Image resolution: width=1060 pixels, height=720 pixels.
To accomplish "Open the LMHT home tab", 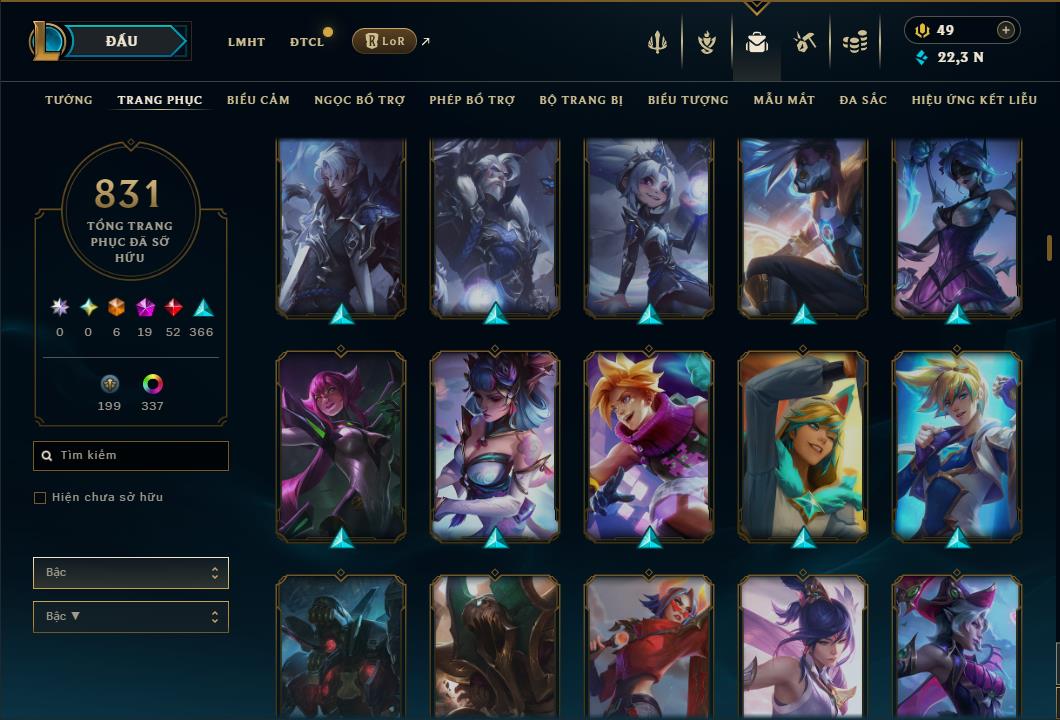I will pyautogui.click(x=246, y=42).
